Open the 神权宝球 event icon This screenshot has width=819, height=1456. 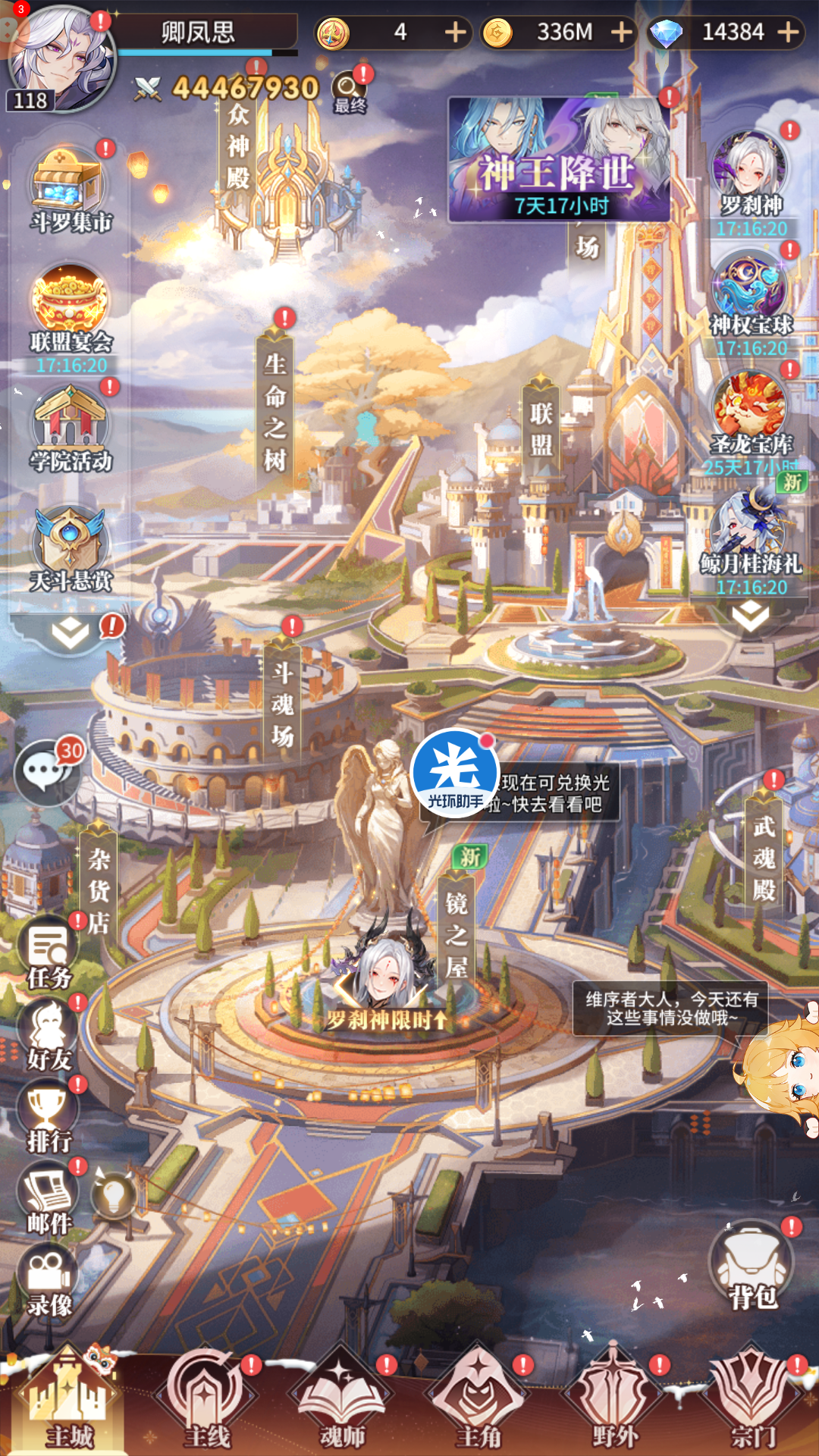751,296
